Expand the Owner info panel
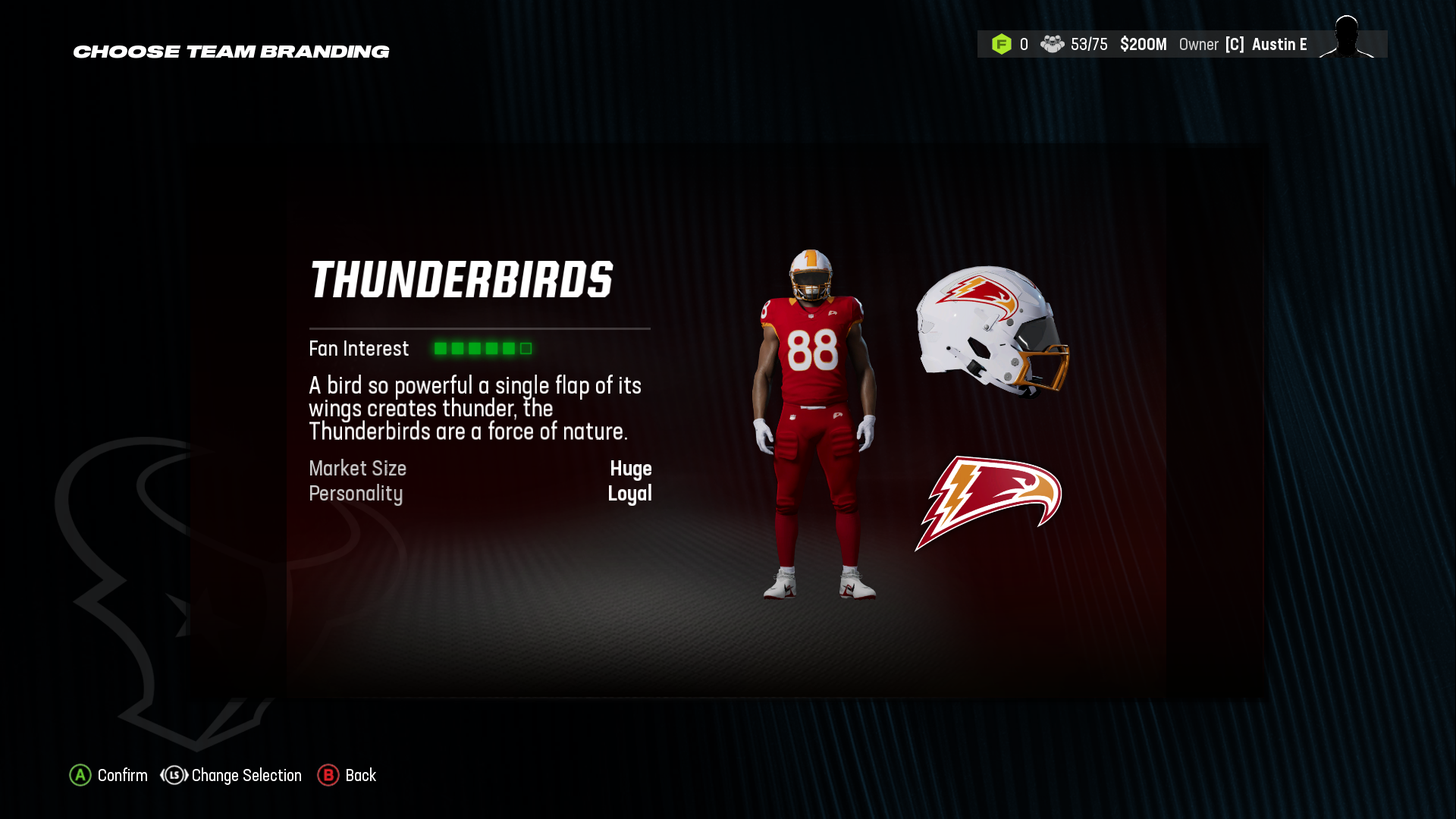1456x819 pixels. click(1200, 44)
